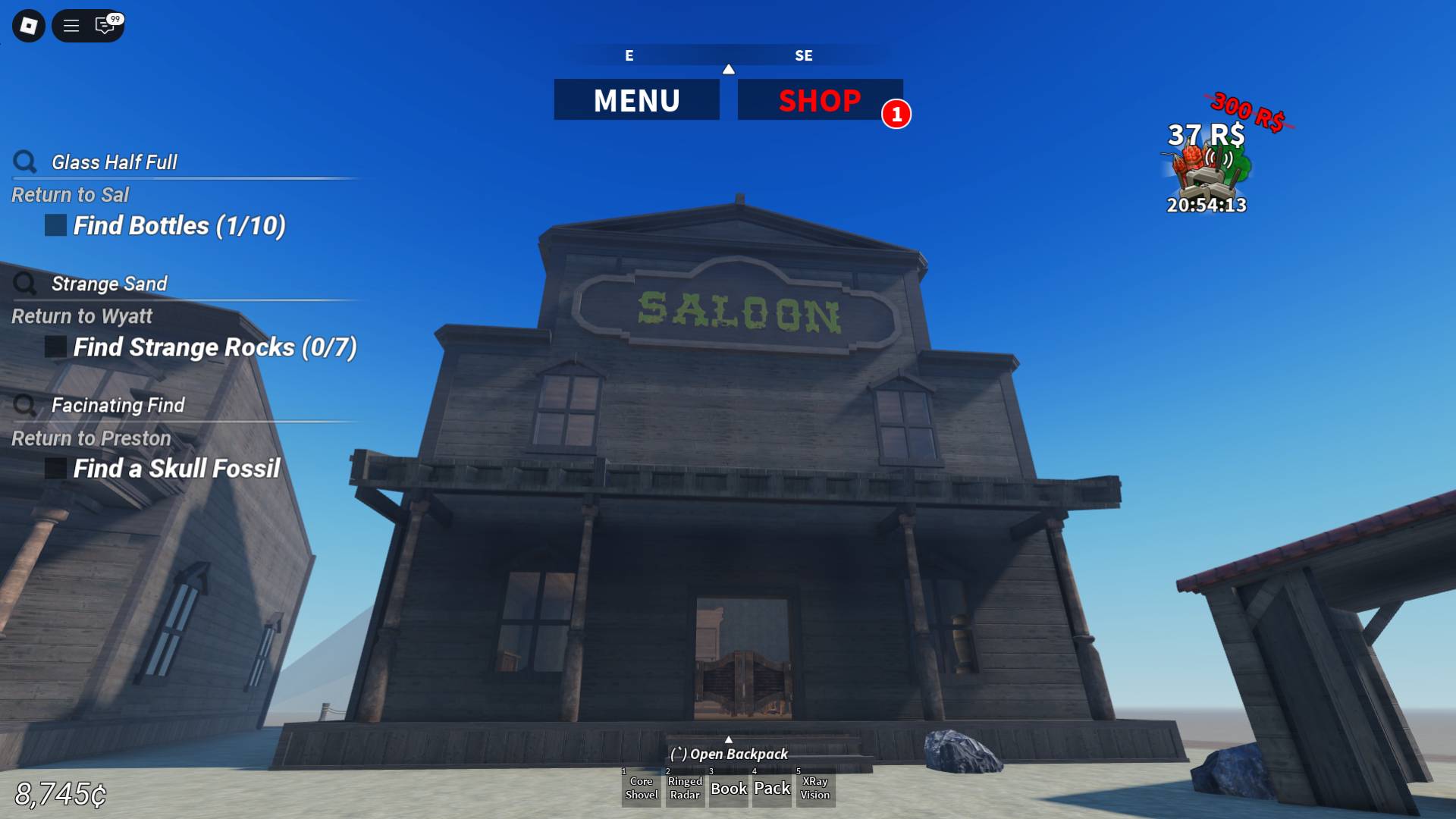Screen dimensions: 1456x819
Task: Click the Open Backpack bar
Action: [x=730, y=755]
